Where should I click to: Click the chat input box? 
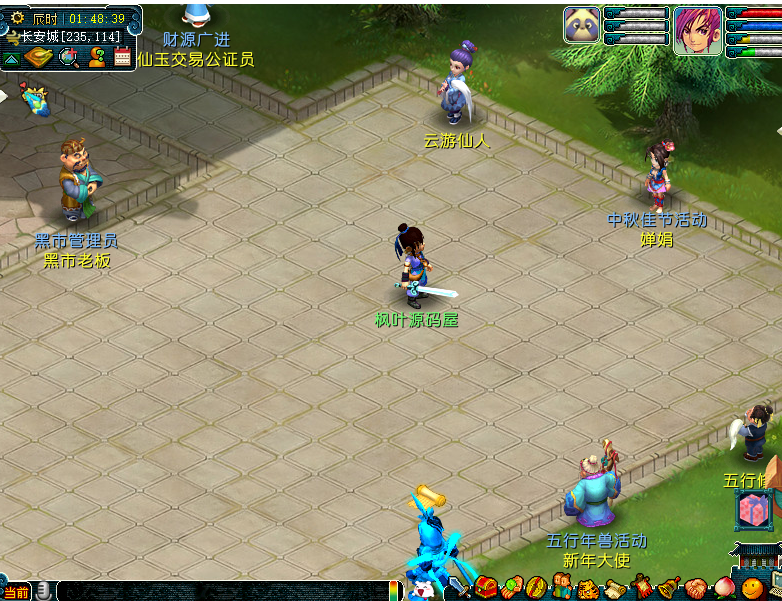220,591
